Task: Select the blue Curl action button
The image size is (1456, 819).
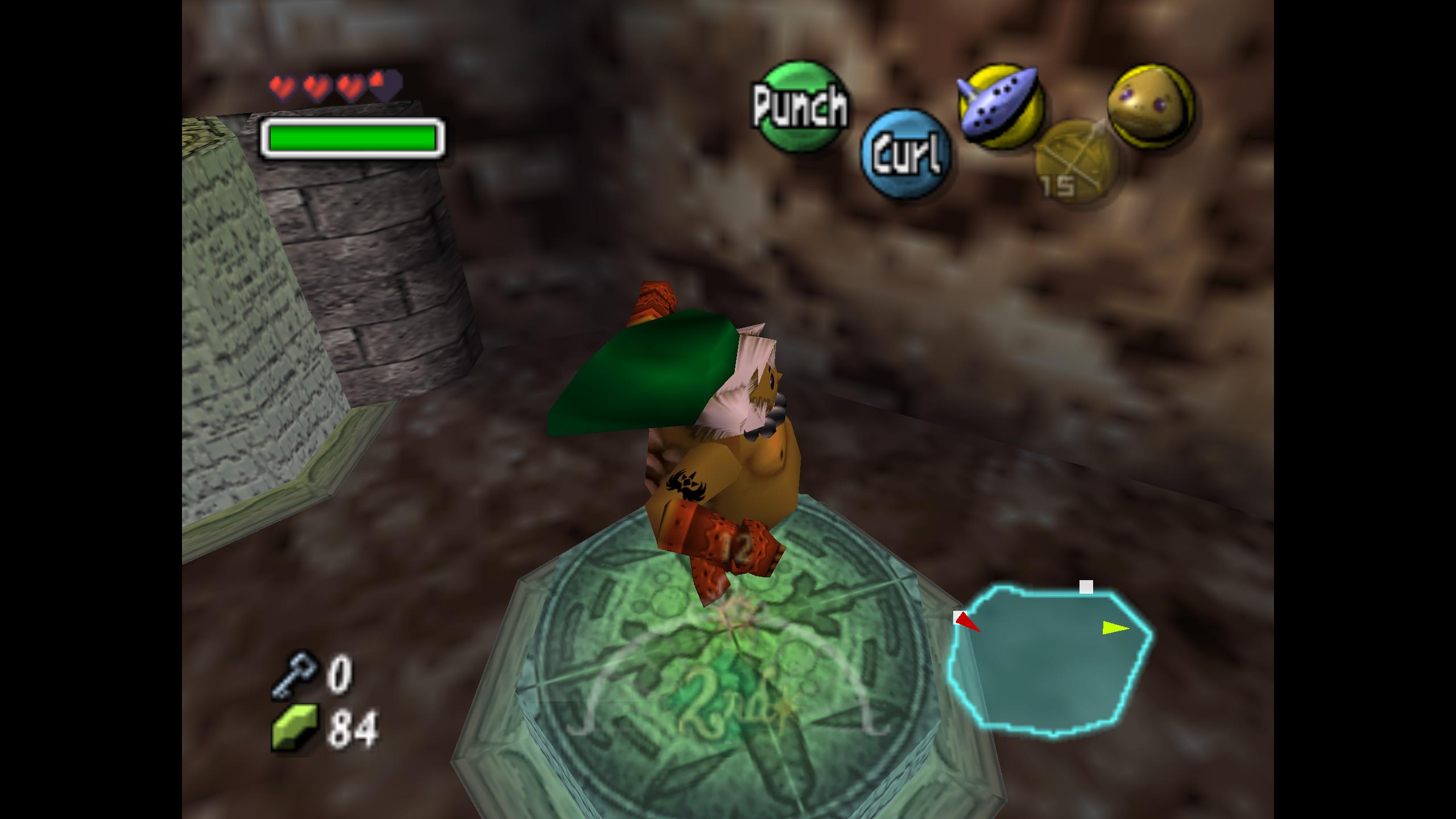Action: (906, 153)
